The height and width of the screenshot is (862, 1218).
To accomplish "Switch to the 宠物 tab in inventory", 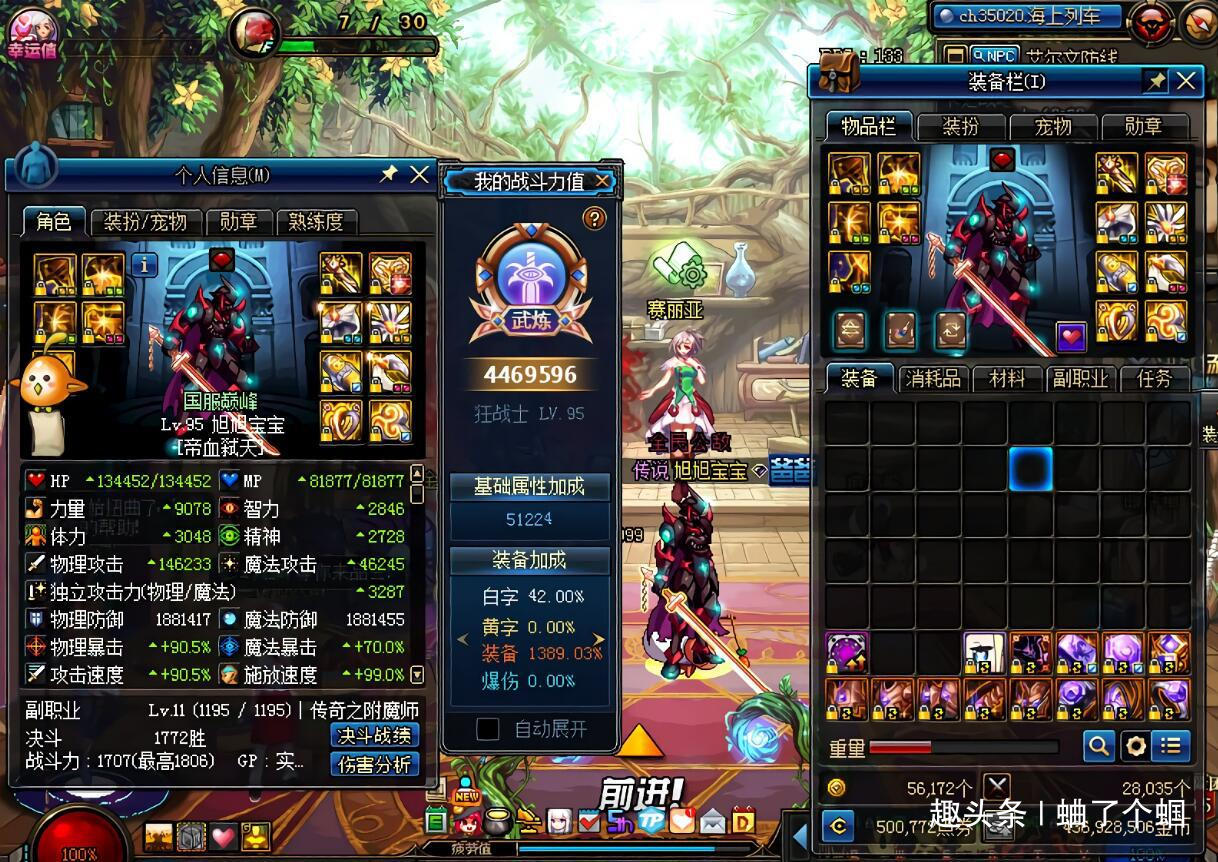I will pos(1053,126).
